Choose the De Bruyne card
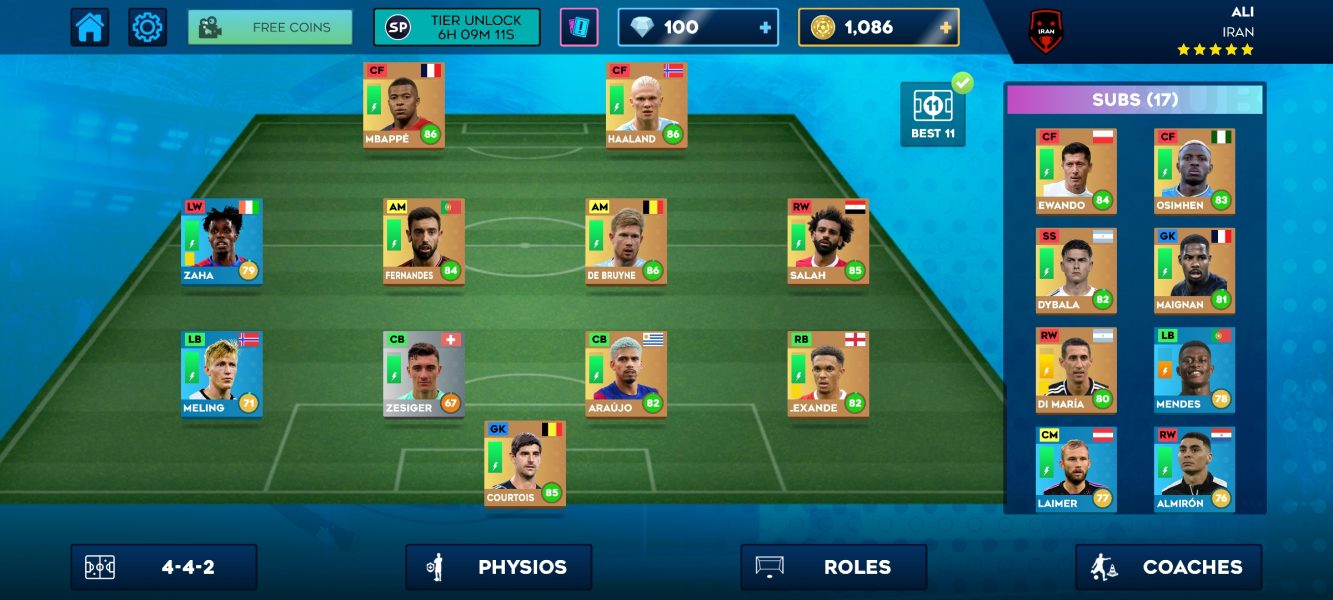Image resolution: width=1333 pixels, height=600 pixels. click(626, 240)
